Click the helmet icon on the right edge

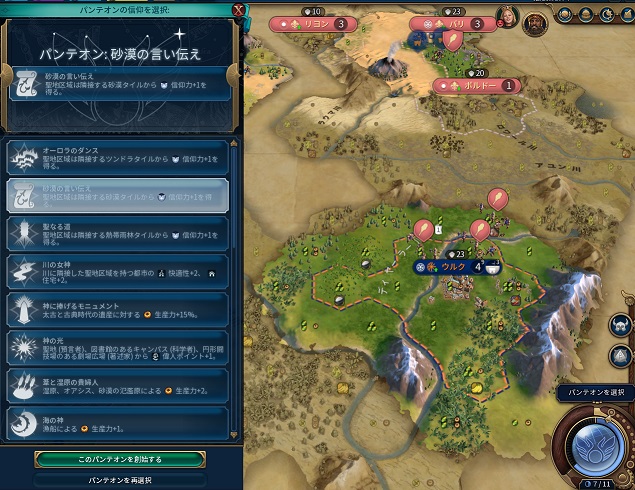click(620, 324)
